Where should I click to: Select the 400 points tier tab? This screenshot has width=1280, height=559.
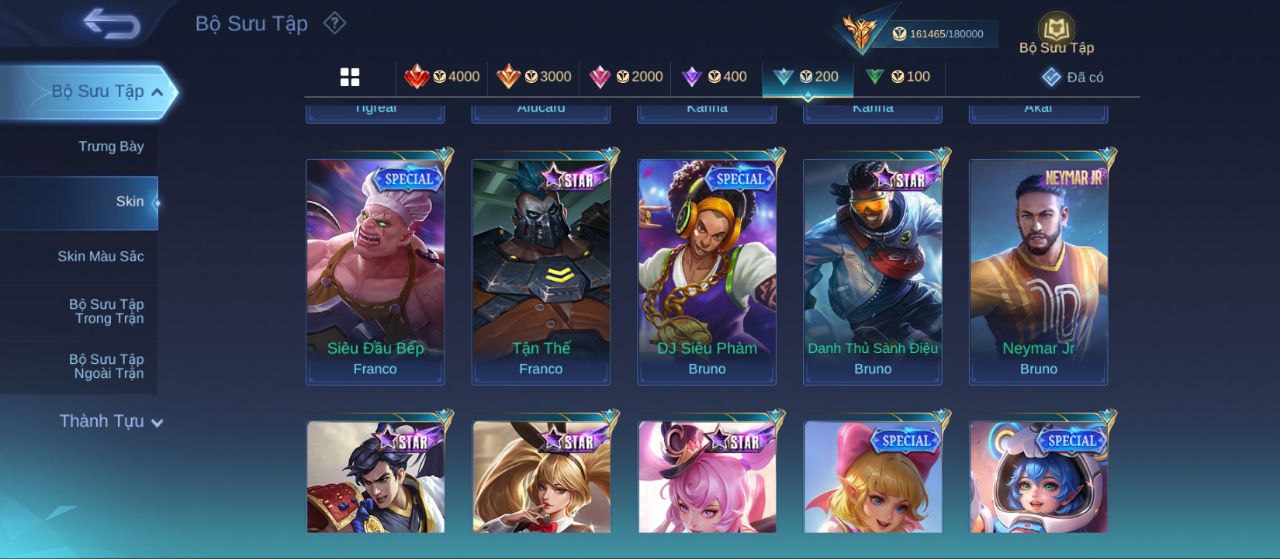(x=714, y=77)
